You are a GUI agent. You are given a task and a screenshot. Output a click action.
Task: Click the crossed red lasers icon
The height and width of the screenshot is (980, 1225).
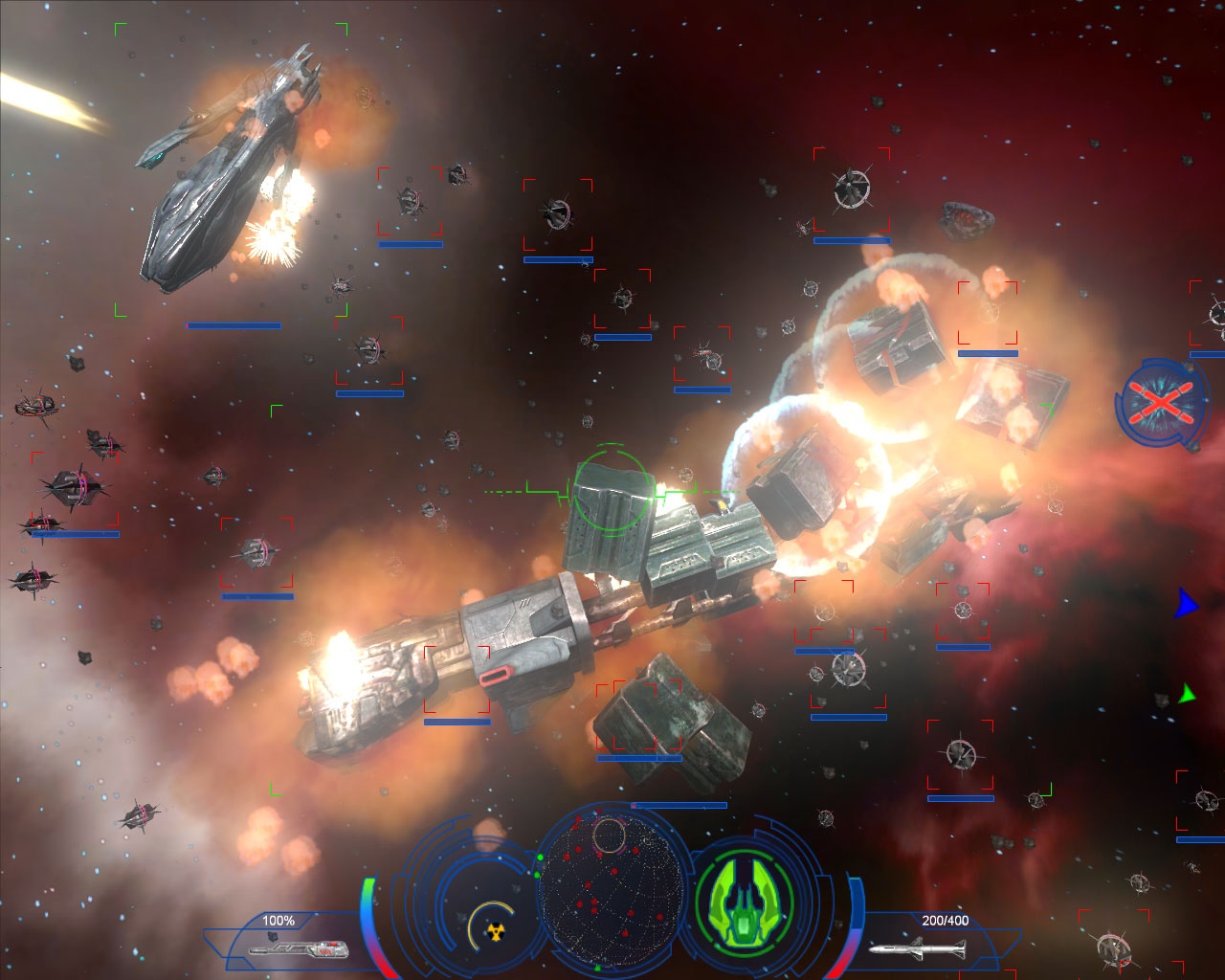1159,402
